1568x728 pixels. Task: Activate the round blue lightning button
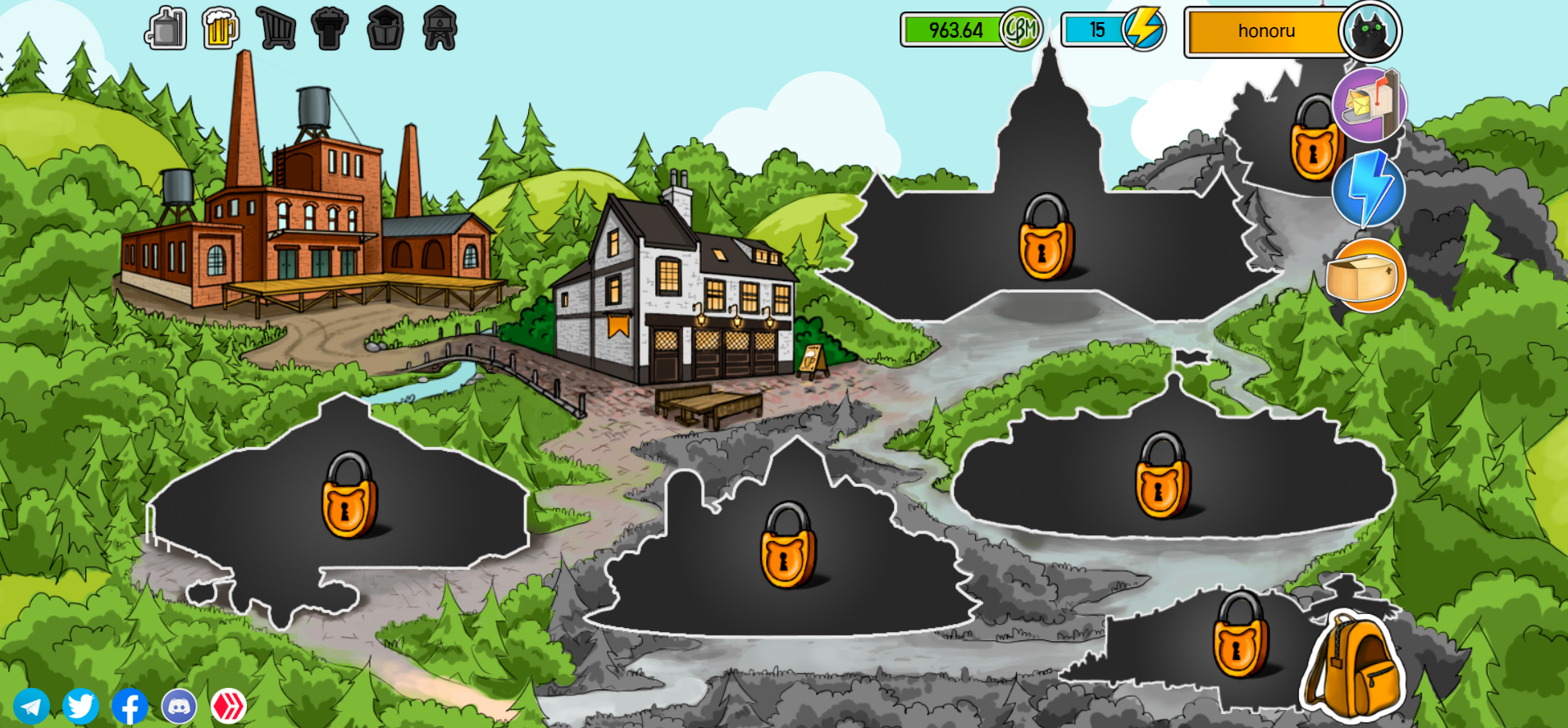pos(1368,189)
